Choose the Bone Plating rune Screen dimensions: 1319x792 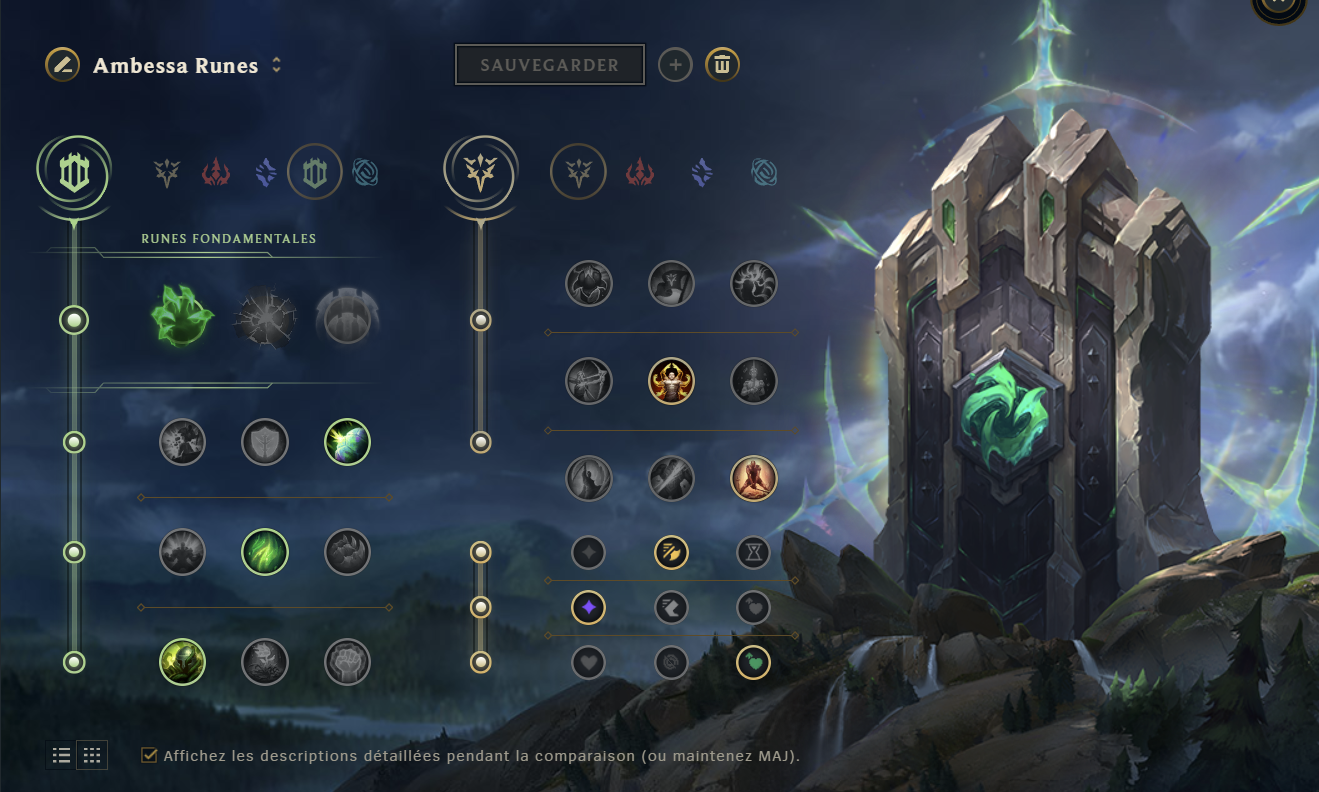(347, 552)
